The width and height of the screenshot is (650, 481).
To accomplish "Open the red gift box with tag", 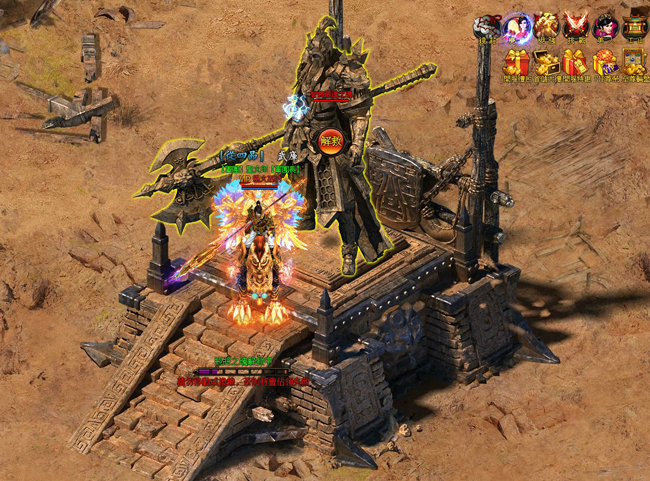I will coord(576,62).
